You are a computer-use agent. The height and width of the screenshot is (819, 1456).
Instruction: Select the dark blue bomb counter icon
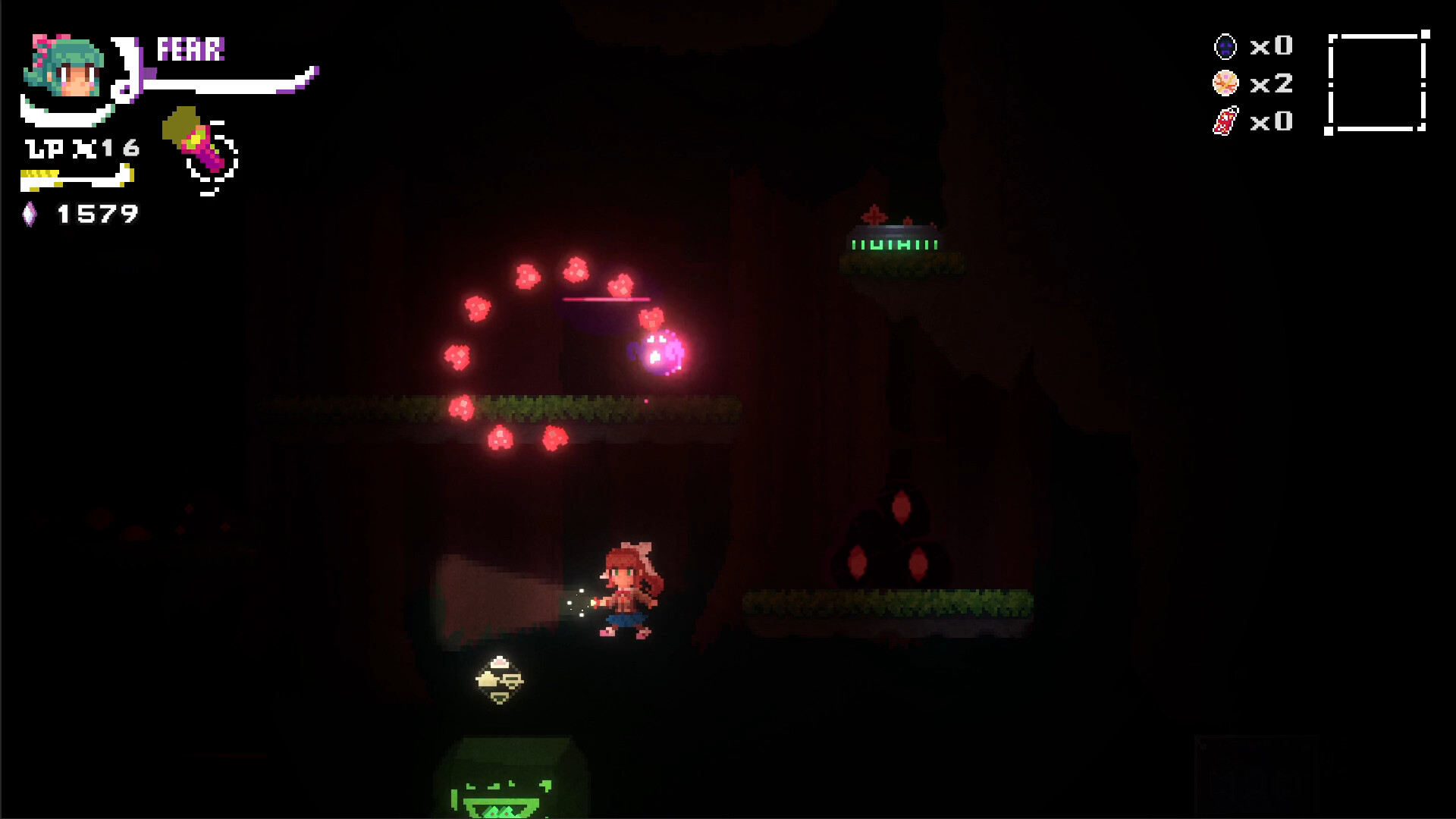pyautogui.click(x=1225, y=46)
